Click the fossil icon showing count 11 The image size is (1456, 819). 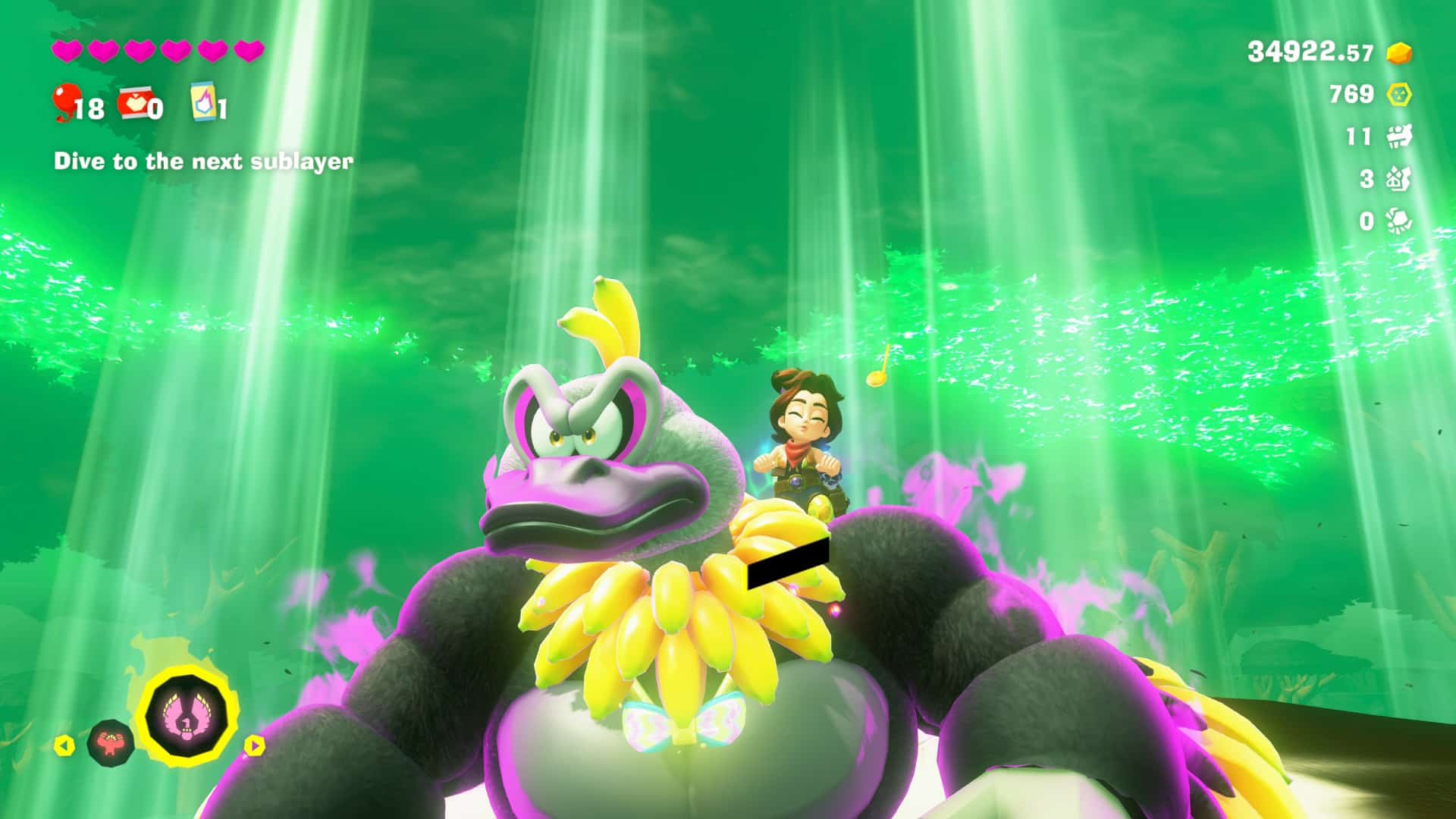pyautogui.click(x=1399, y=136)
